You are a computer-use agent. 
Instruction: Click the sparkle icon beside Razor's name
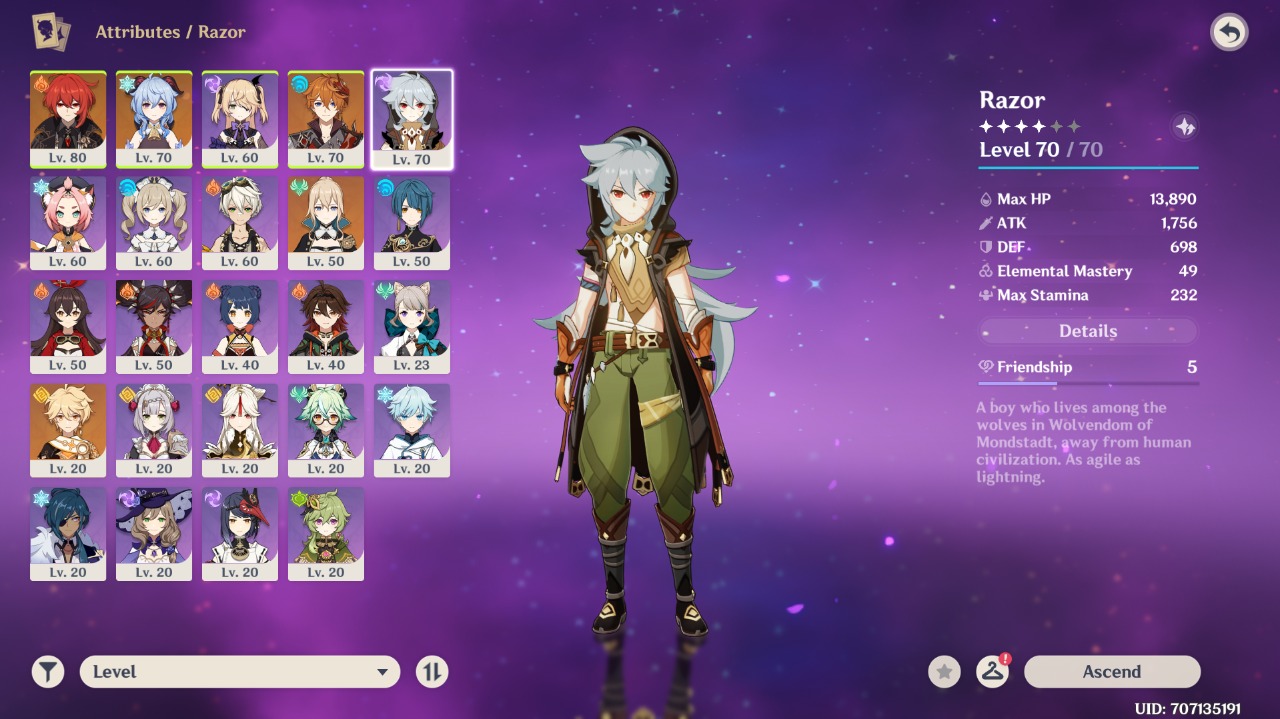tap(1184, 127)
